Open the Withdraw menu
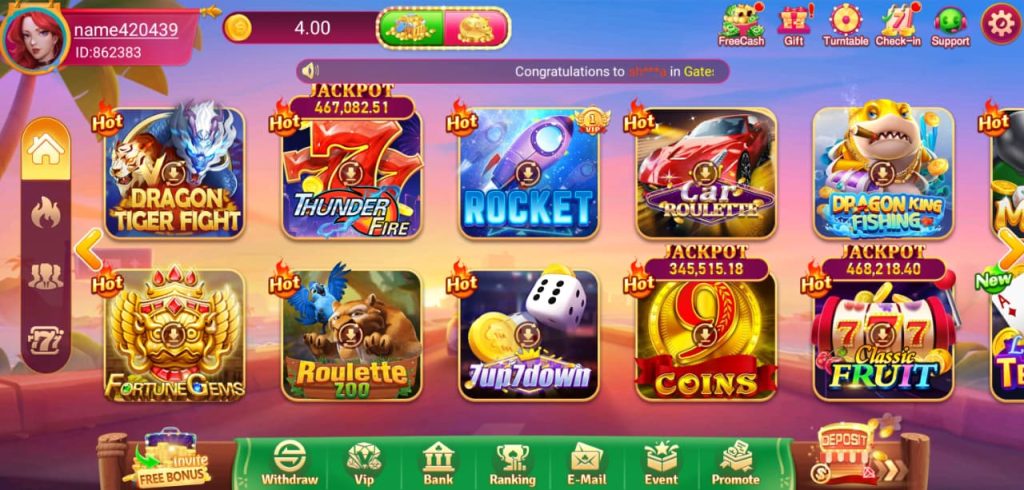This screenshot has height=490, width=1024. tap(290, 464)
